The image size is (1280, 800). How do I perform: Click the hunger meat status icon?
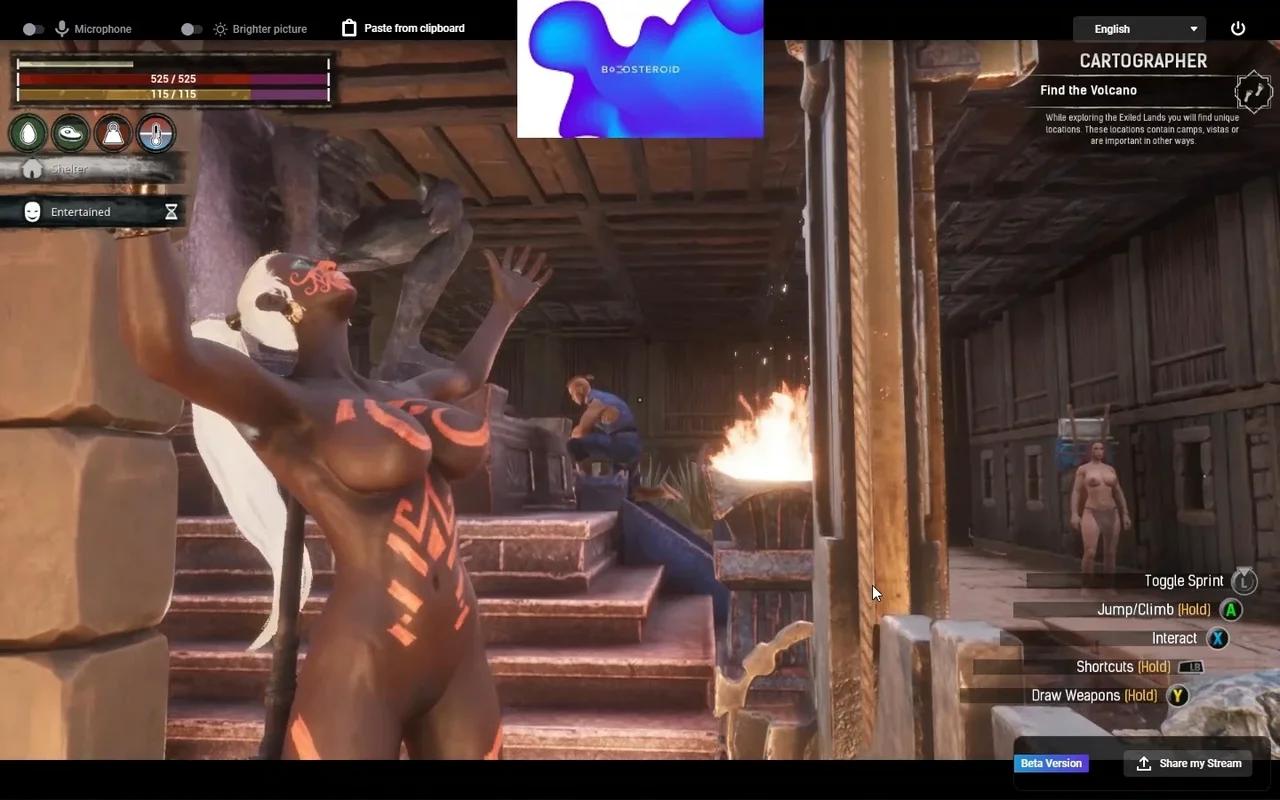coord(70,133)
